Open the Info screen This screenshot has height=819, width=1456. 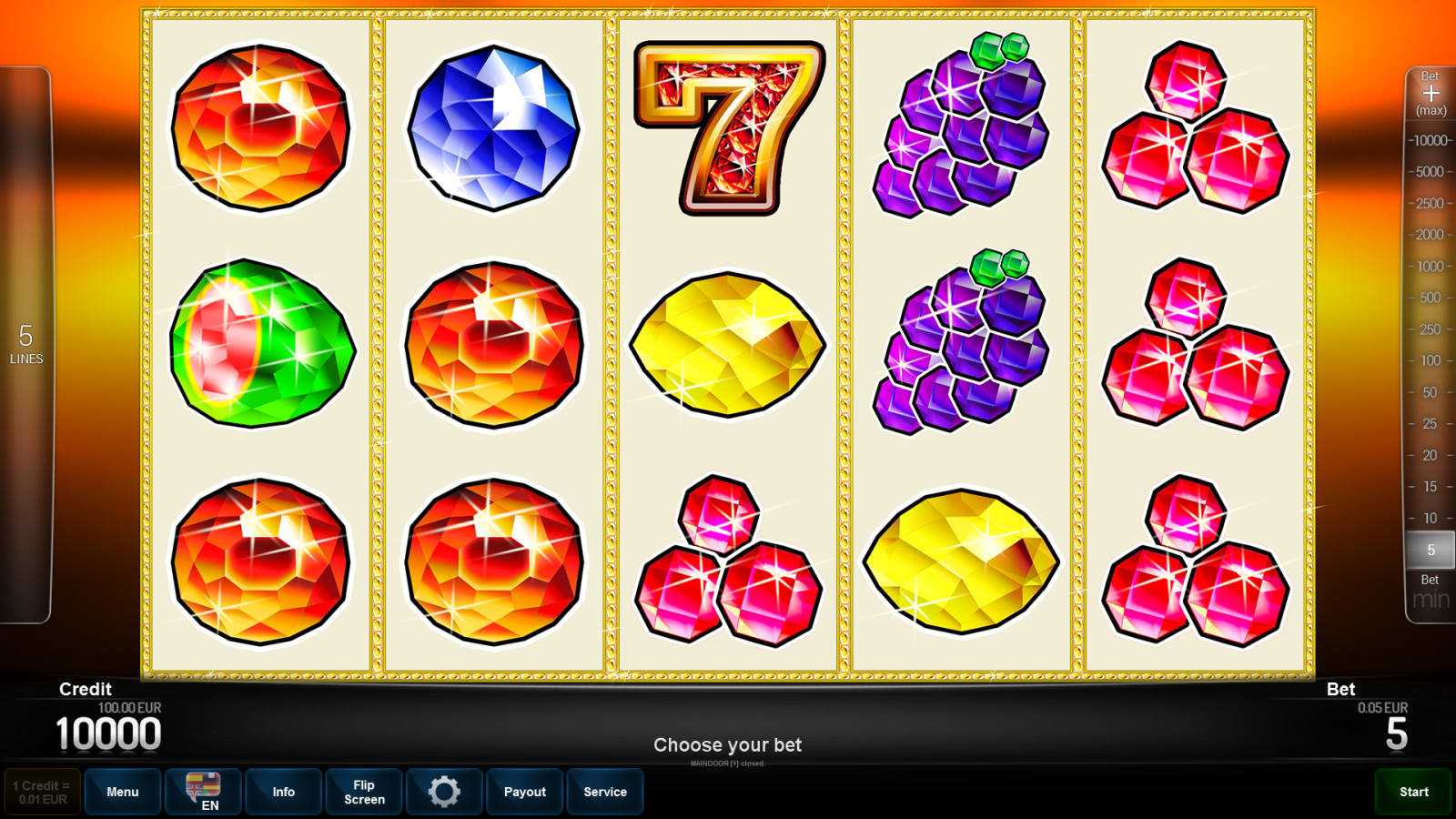[283, 792]
